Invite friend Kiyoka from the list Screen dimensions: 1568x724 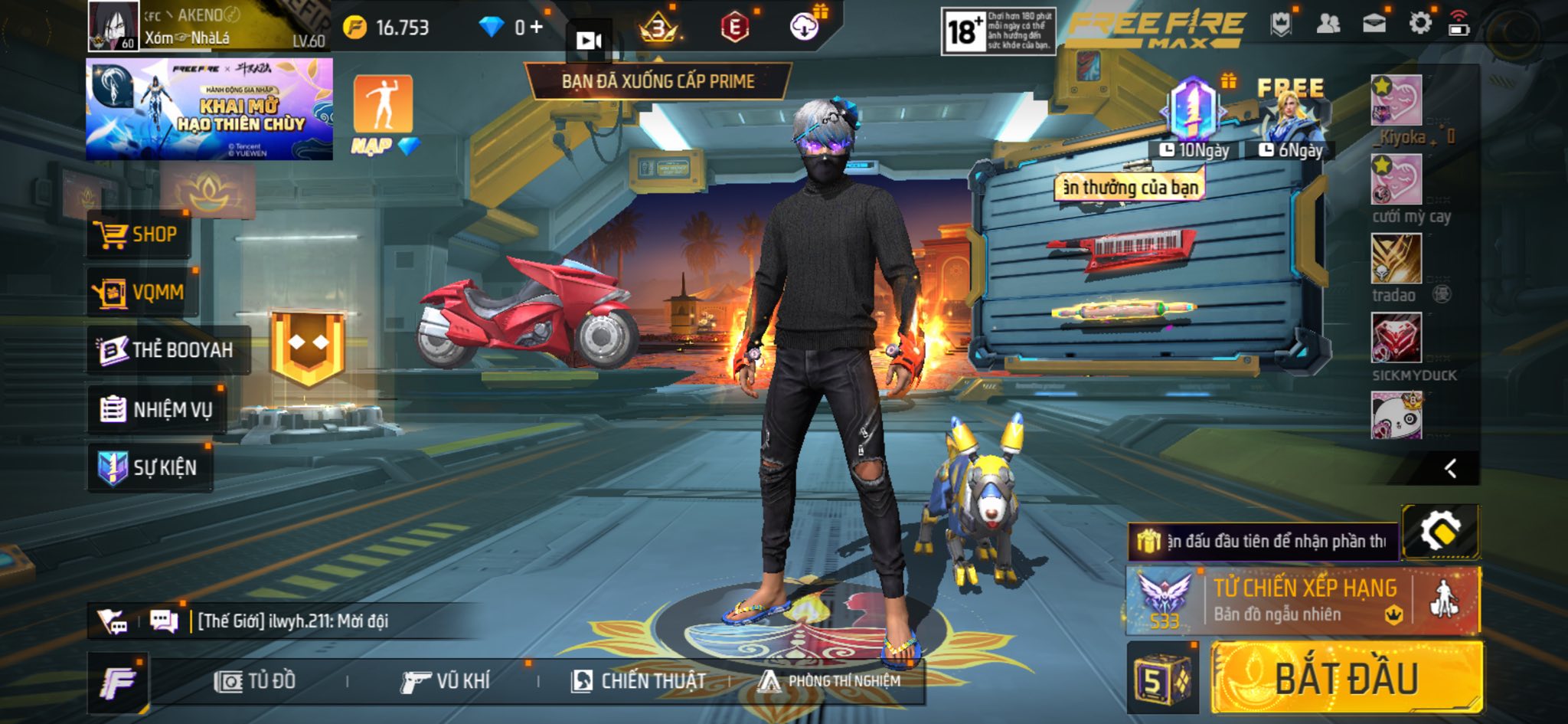(x=1396, y=100)
